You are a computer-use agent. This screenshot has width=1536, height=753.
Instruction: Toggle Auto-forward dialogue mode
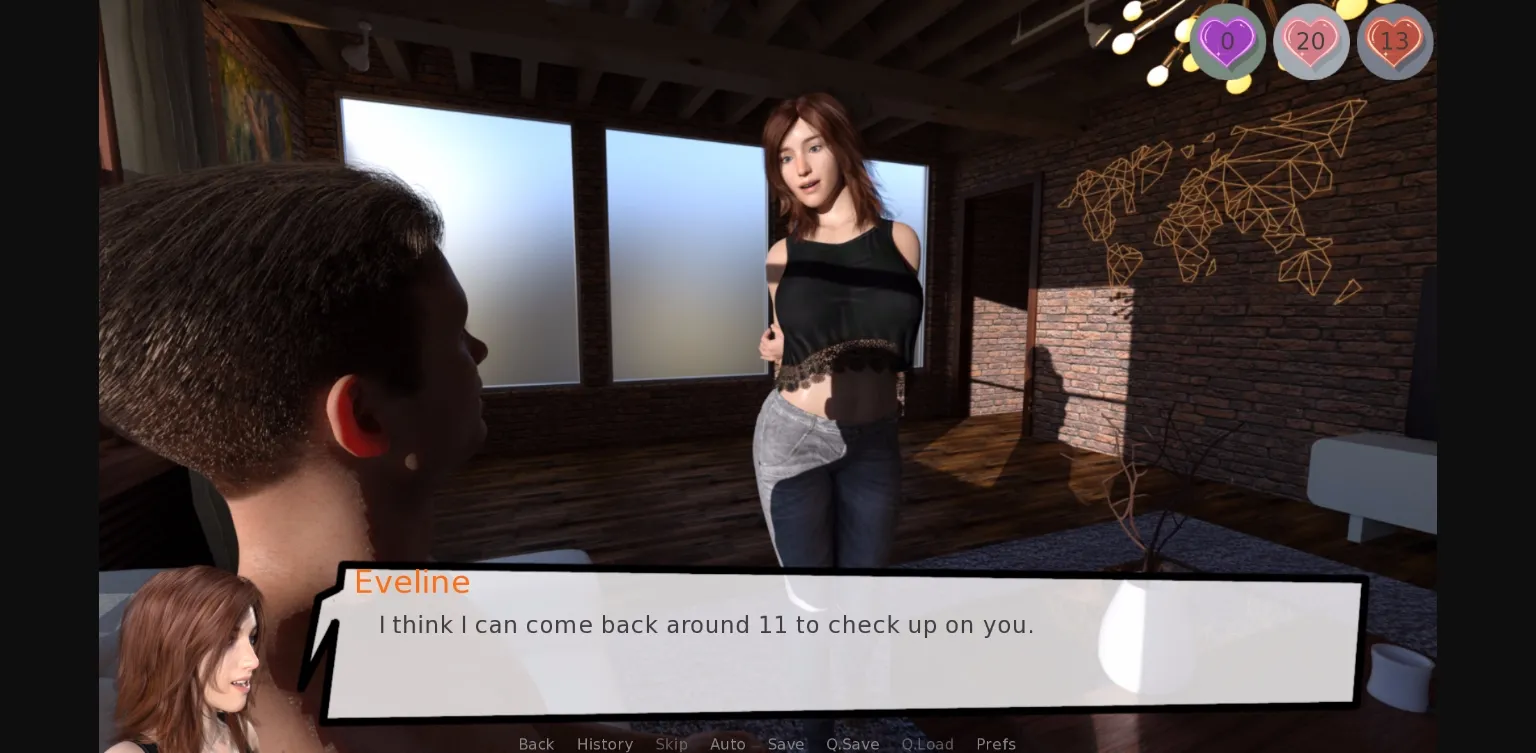pyautogui.click(x=727, y=744)
